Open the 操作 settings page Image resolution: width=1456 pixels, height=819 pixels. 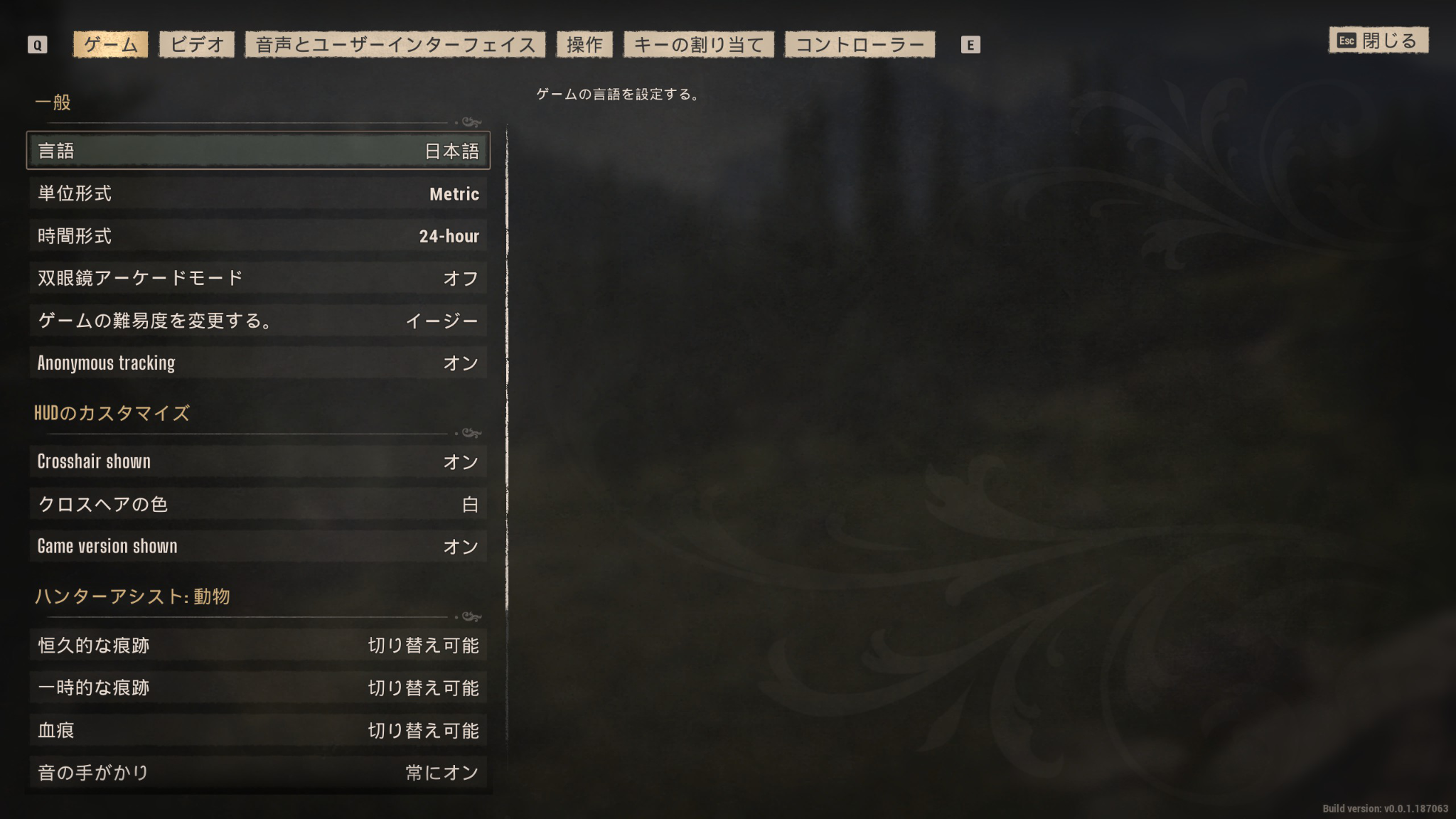tap(584, 43)
